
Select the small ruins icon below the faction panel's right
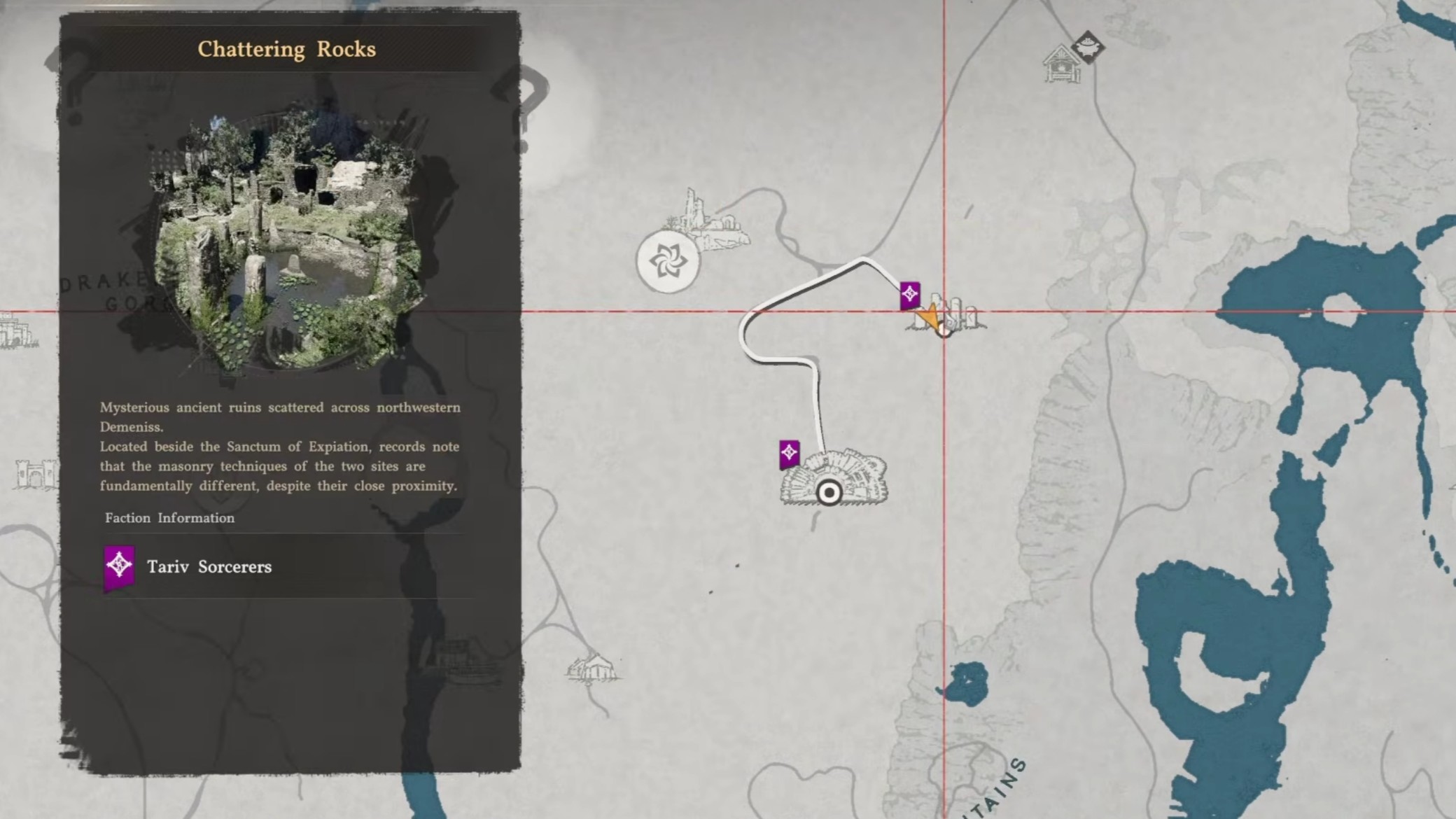tap(592, 667)
